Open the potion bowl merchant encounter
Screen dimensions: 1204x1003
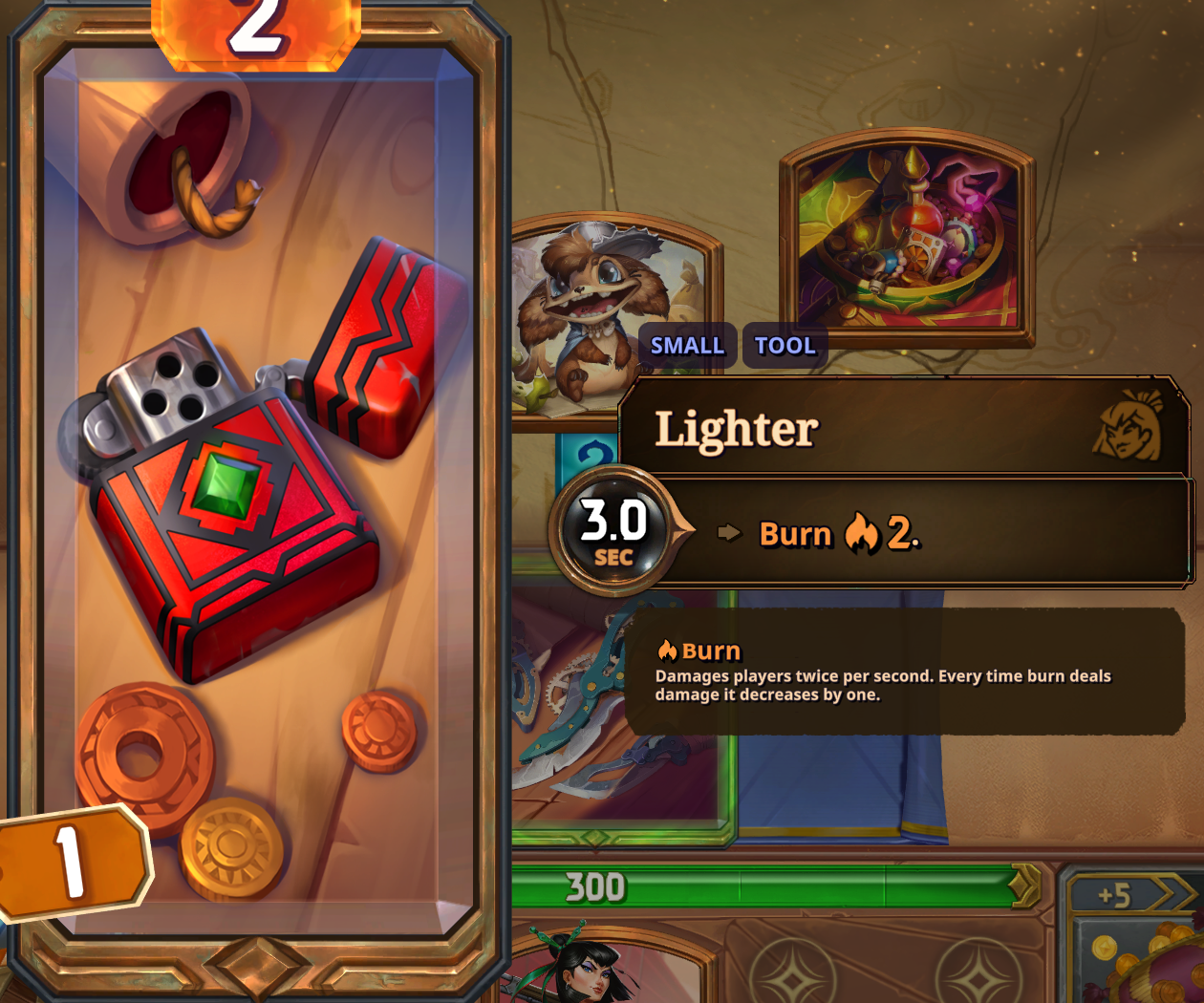[908, 239]
